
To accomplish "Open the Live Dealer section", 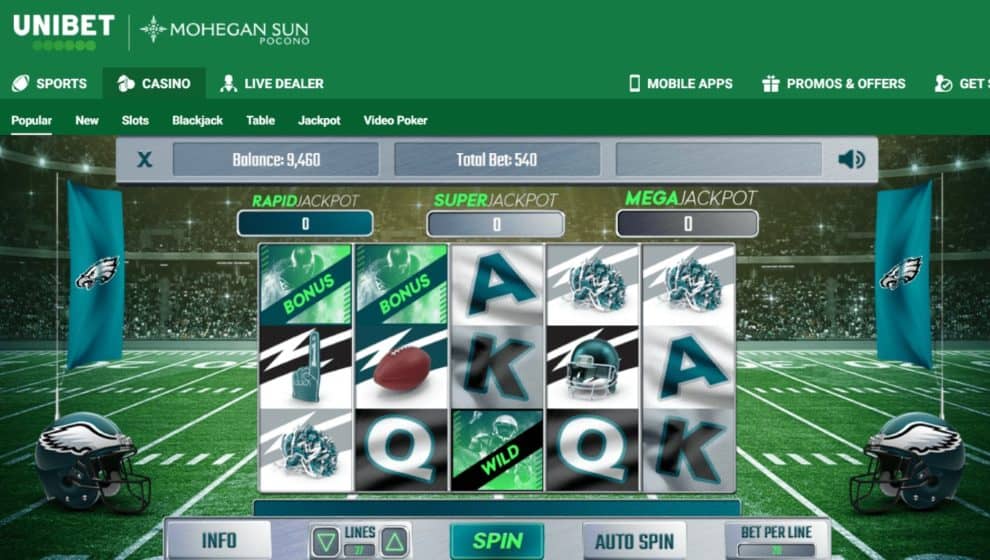I will (272, 83).
